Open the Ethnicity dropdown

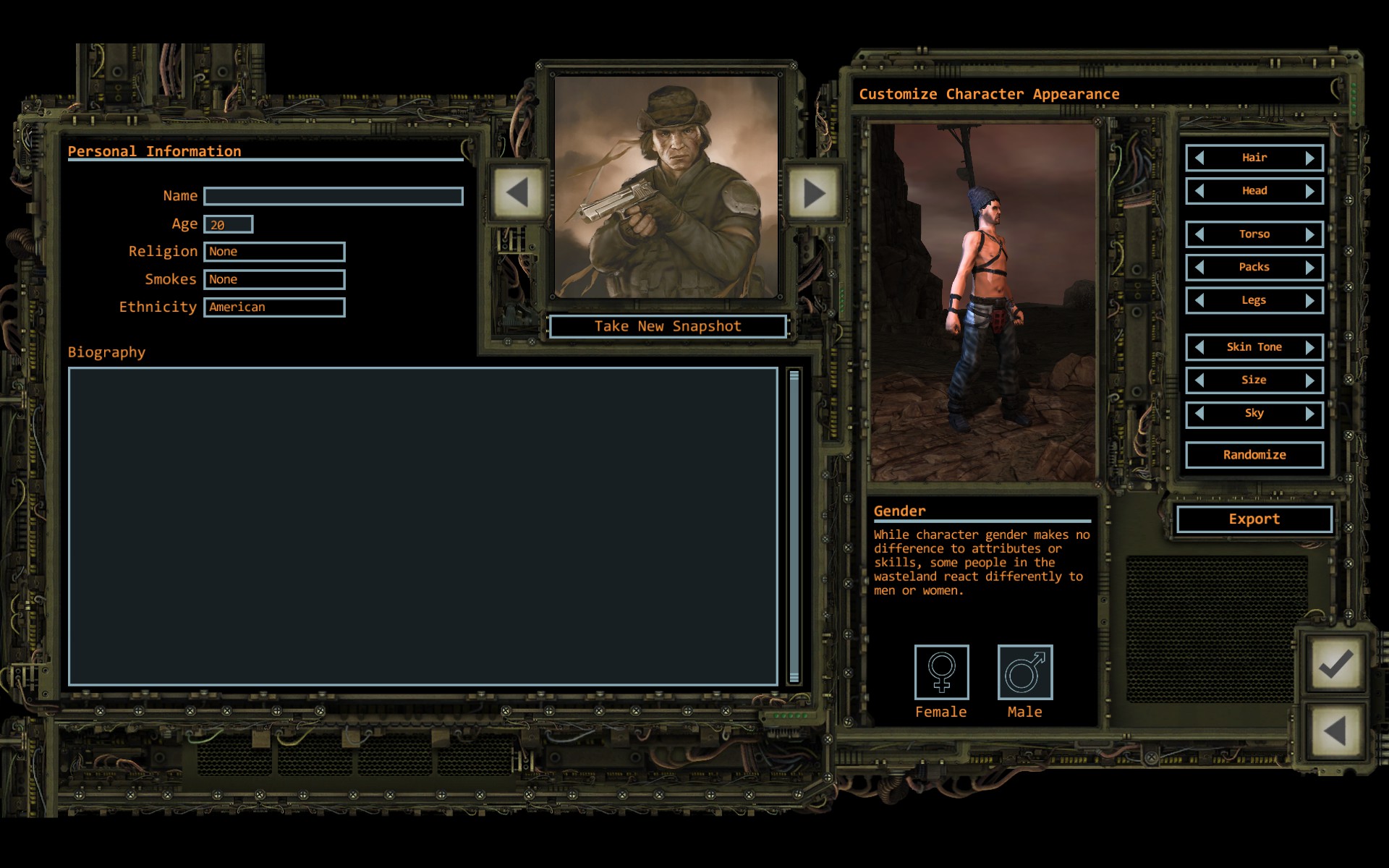[x=274, y=307]
